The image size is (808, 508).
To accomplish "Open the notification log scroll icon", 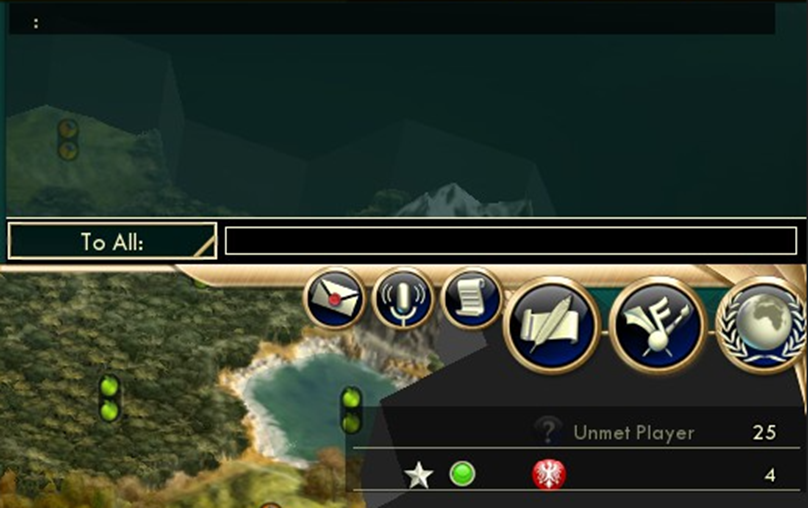I will point(471,297).
